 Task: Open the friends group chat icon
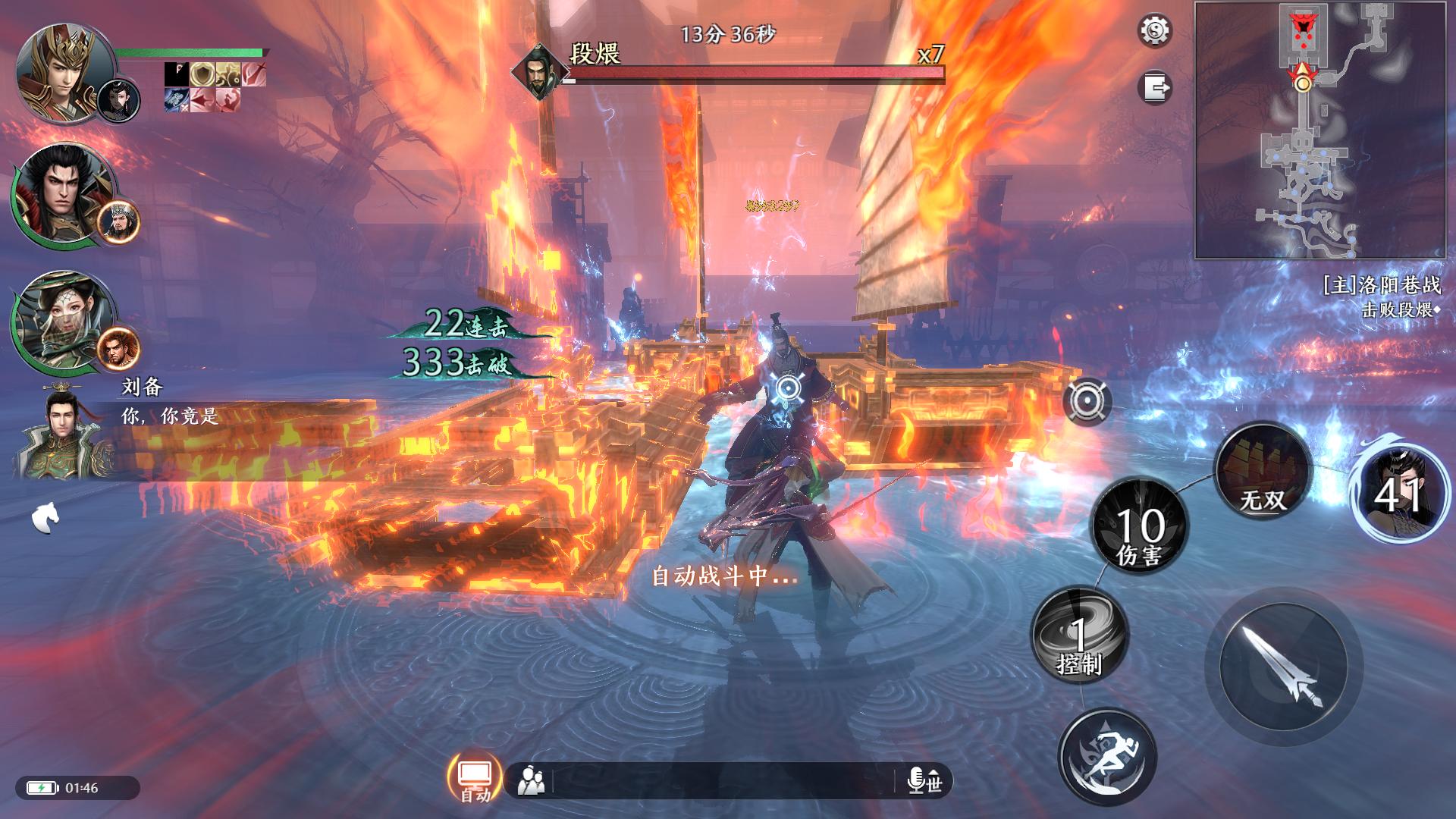(531, 780)
